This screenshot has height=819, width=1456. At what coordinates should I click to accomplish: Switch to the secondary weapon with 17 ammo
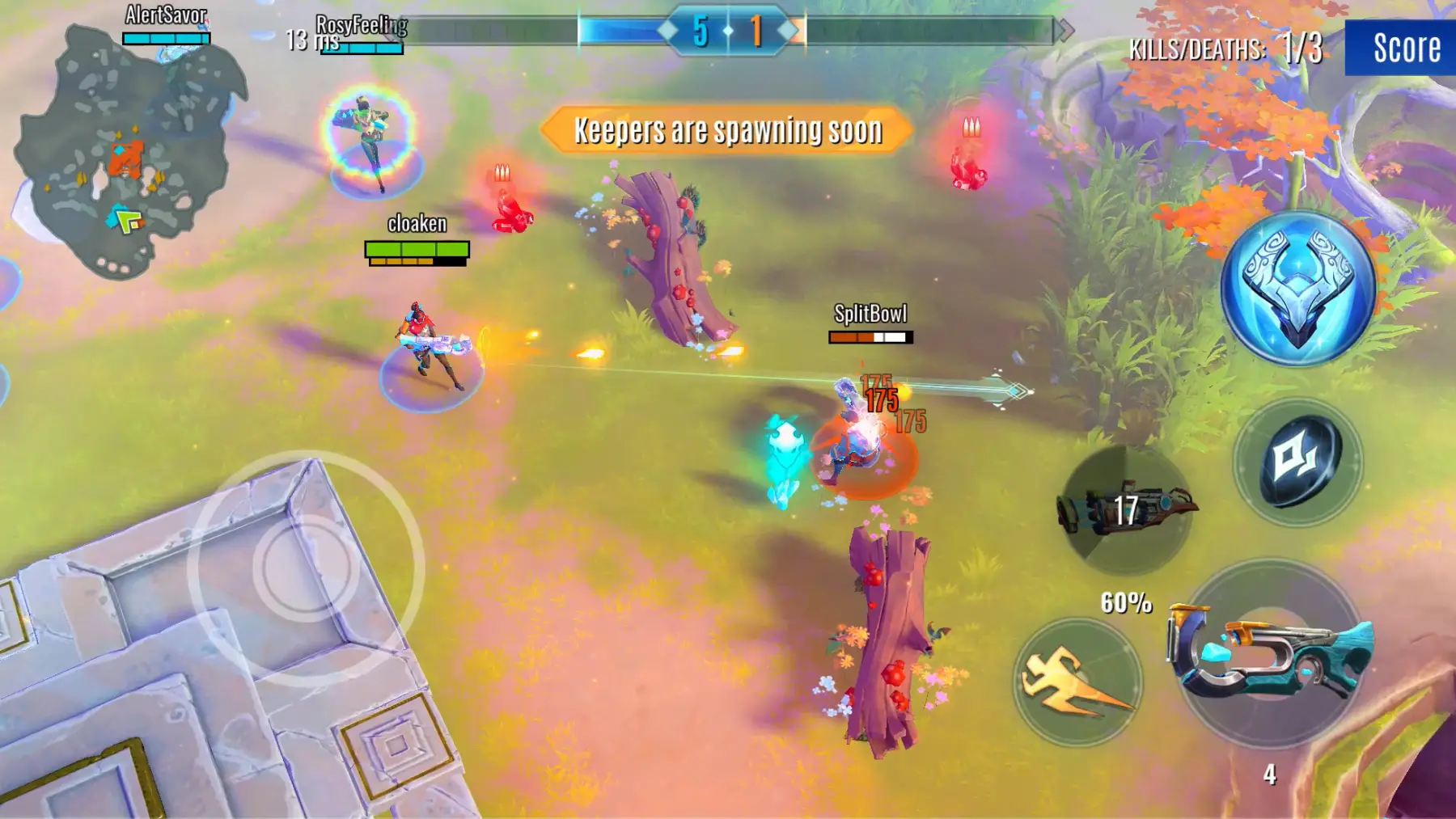(x=1126, y=509)
